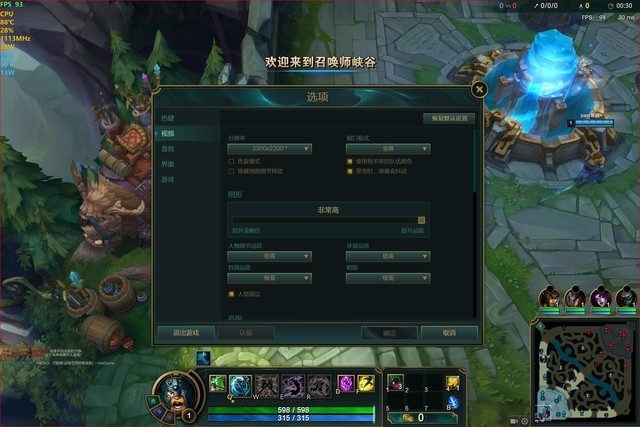The width and height of the screenshot is (640, 427).
Task: Open the 窗口模式 window mode dropdown
Action: click(x=388, y=148)
